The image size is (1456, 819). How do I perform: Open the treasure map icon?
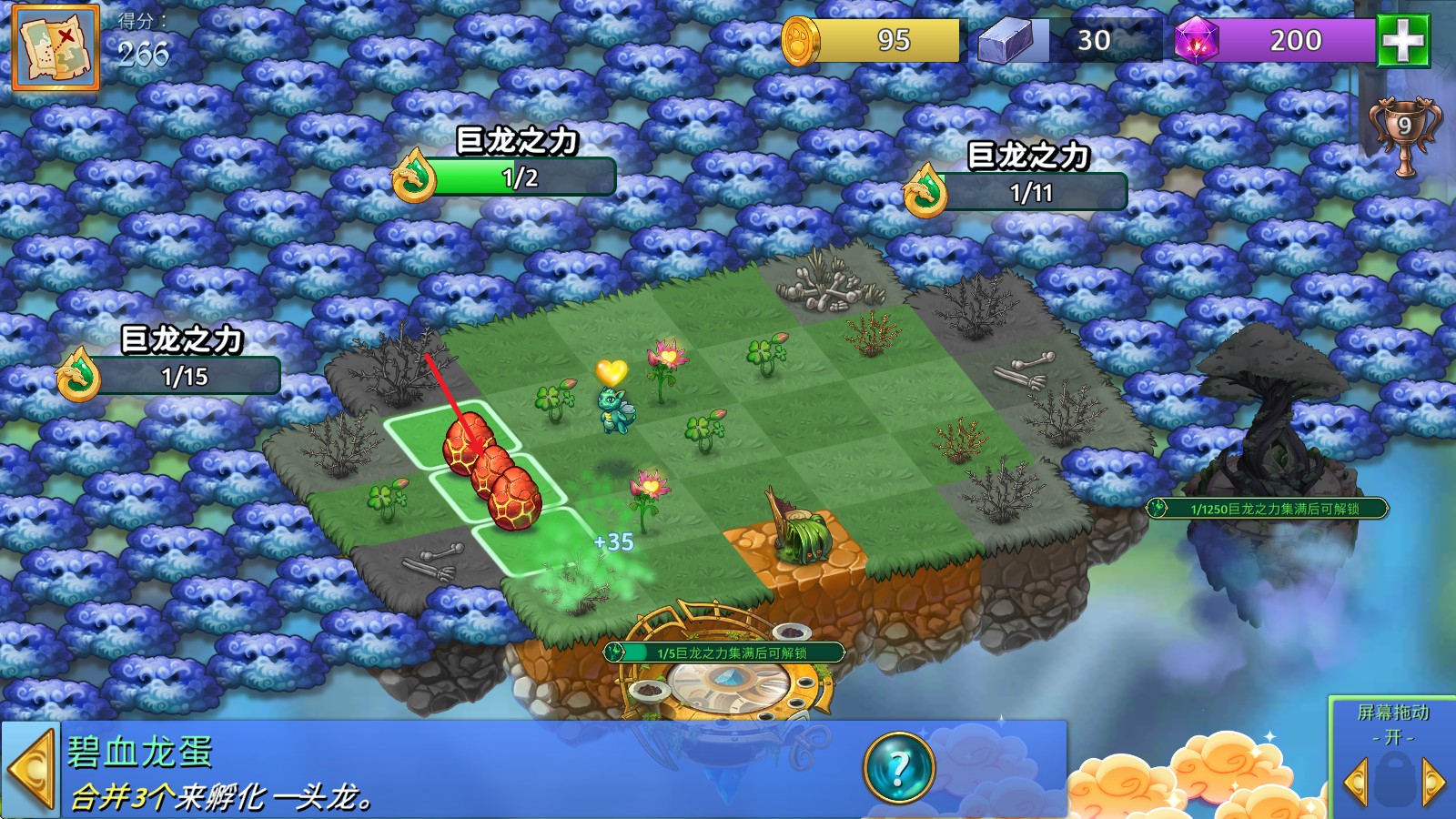[x=55, y=47]
